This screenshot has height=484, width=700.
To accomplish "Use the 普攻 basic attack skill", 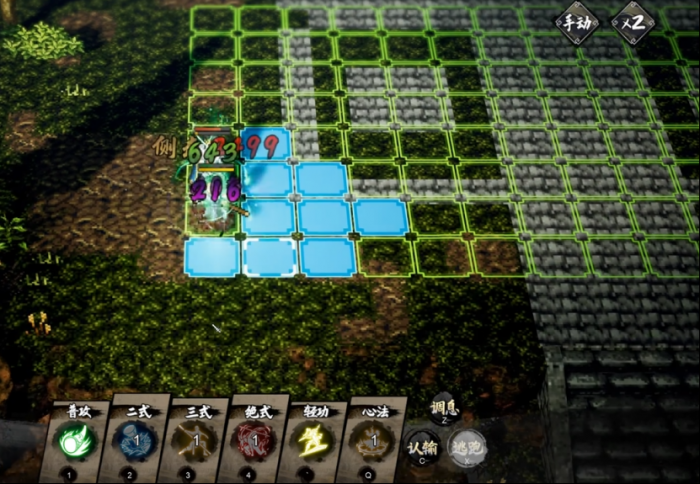I will click(x=77, y=440).
